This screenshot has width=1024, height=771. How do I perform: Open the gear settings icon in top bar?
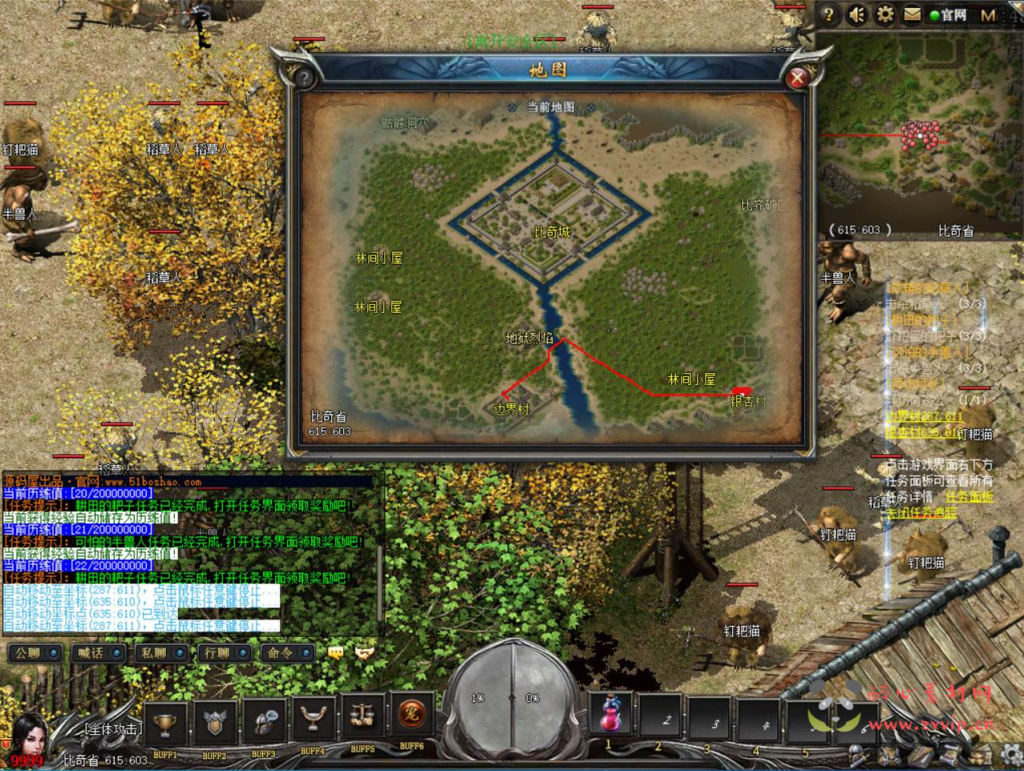pyautogui.click(x=885, y=14)
